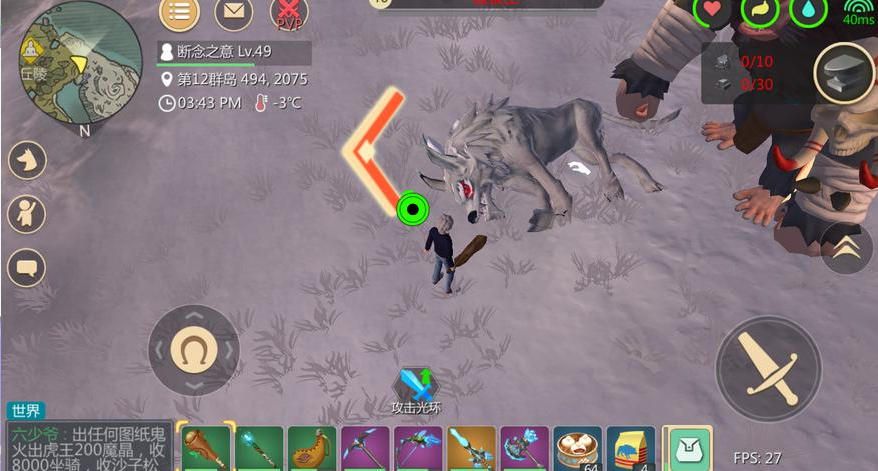
Task: Tap the waving-person emote button
Action: point(27,213)
